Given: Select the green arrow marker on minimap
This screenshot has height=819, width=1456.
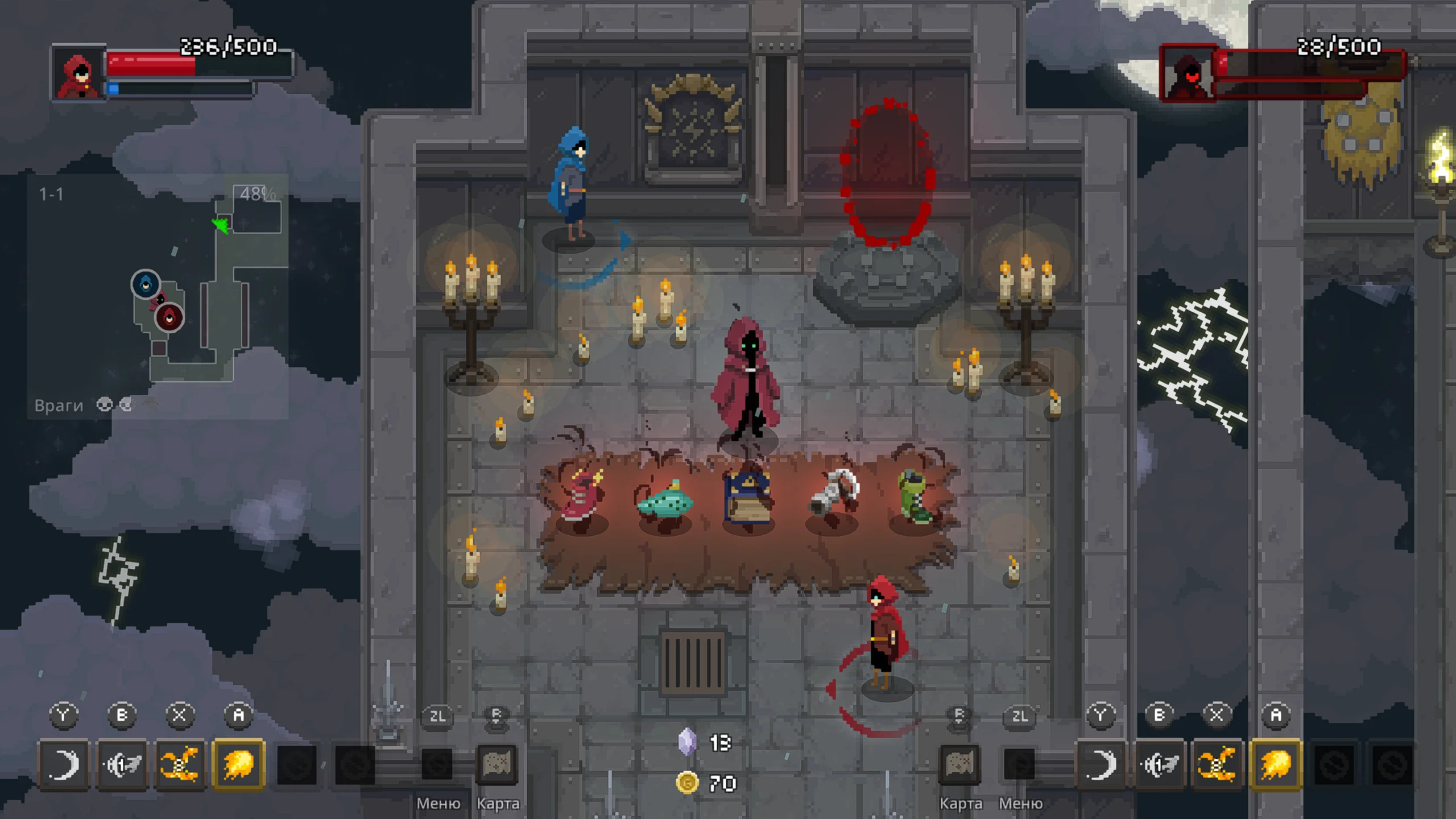Looking at the screenshot, I should coord(221,225).
